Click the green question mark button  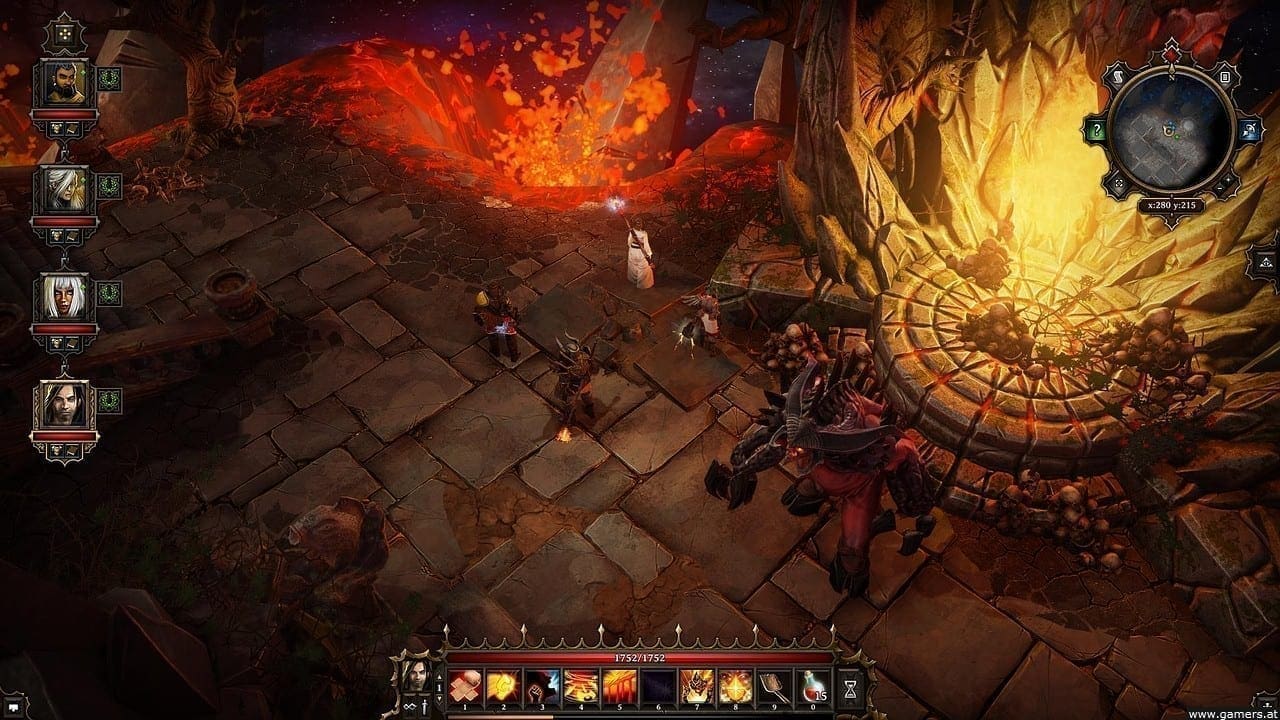coord(1097,130)
